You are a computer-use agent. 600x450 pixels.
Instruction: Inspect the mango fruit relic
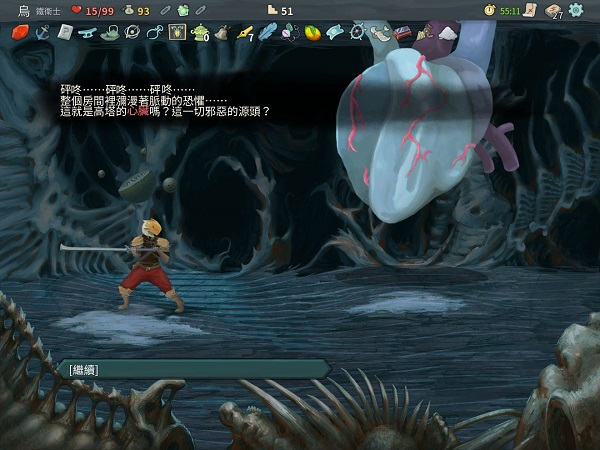[312, 32]
